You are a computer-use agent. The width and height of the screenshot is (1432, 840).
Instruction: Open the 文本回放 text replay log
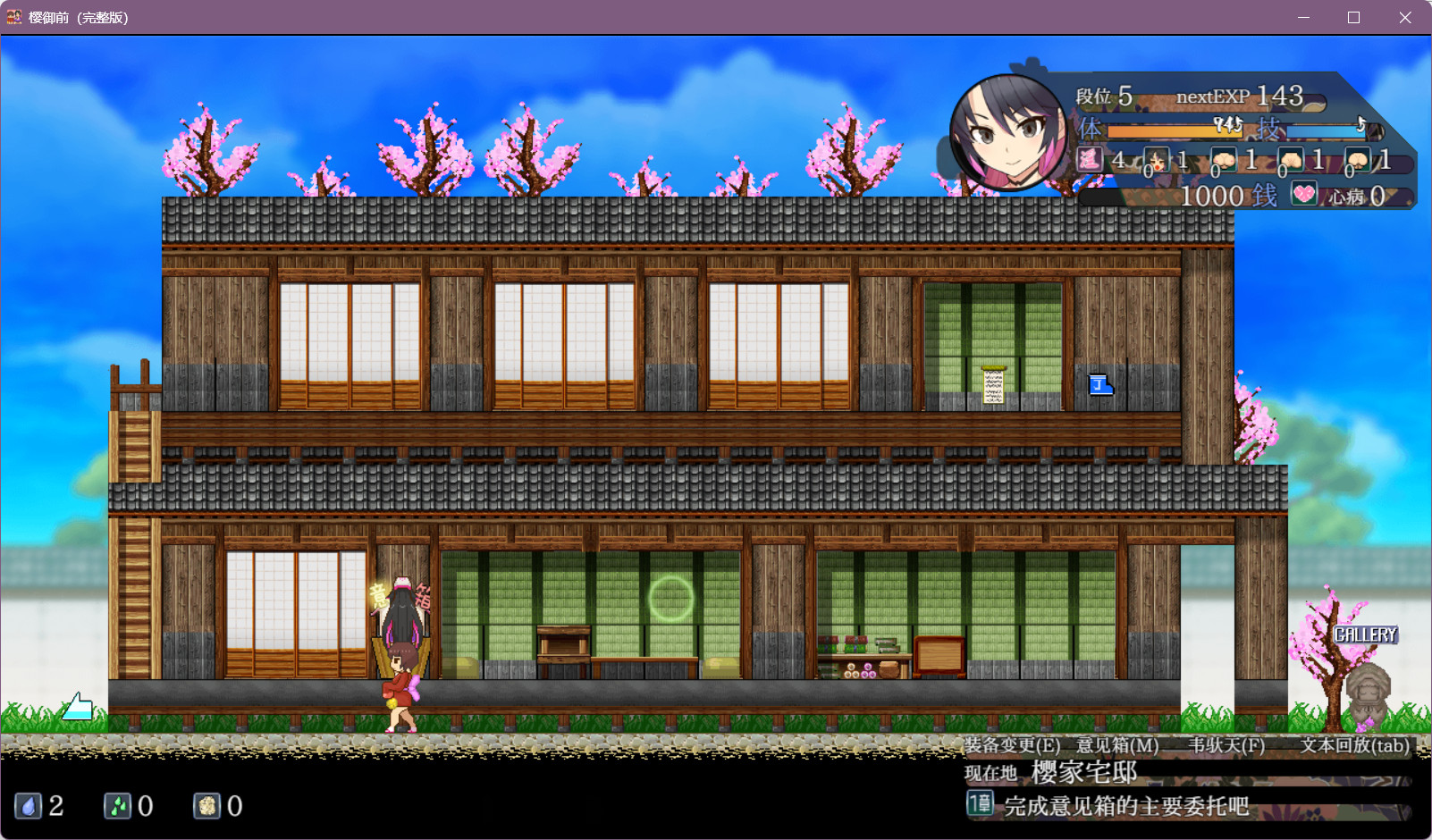(x=1354, y=745)
